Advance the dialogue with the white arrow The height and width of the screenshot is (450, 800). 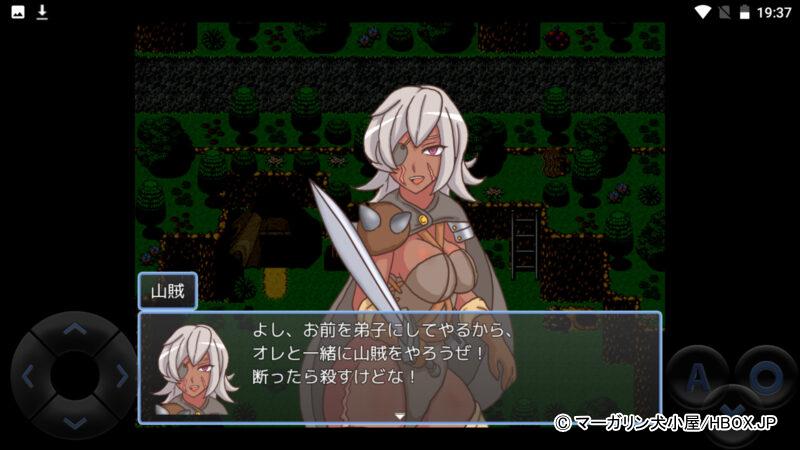pyautogui.click(x=399, y=414)
